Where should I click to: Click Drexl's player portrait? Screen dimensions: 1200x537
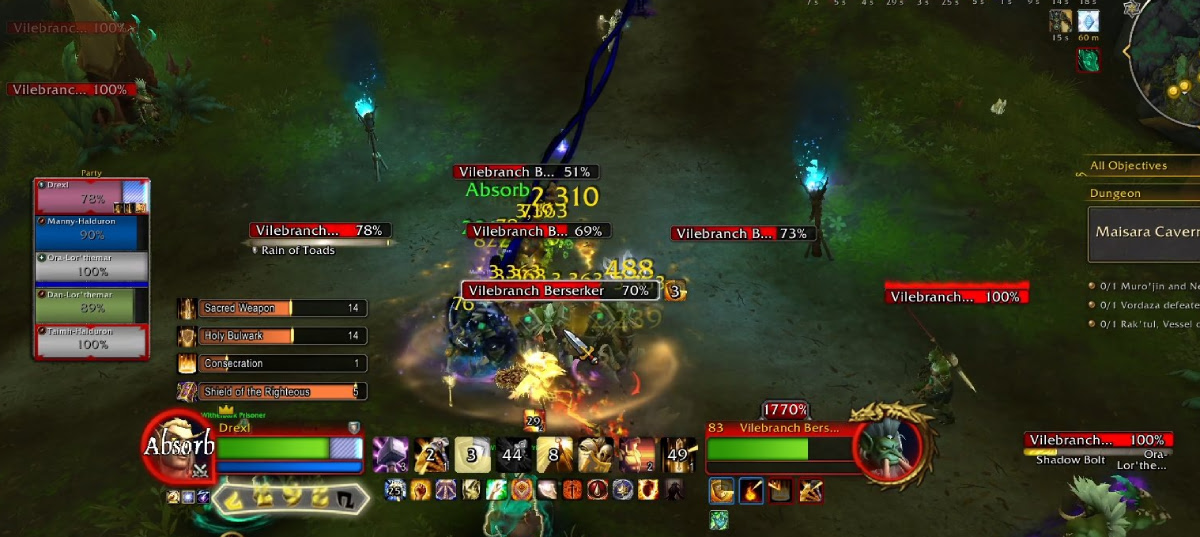[x=180, y=446]
